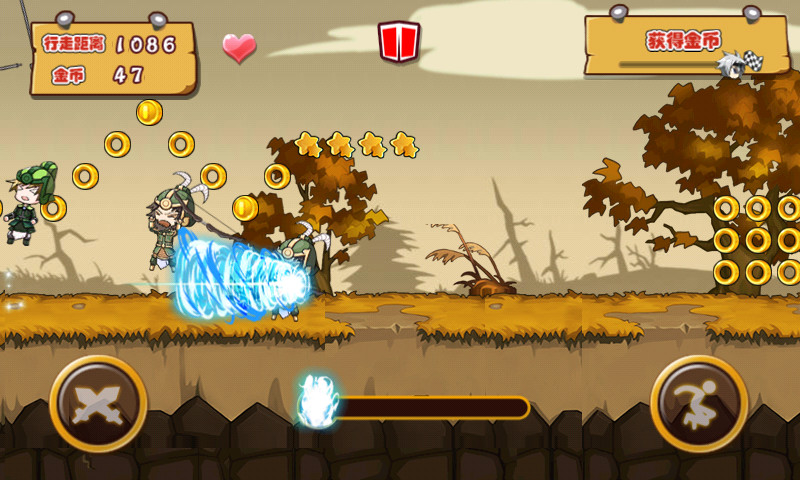
Task: Pause the game with the red button
Action: (398, 42)
